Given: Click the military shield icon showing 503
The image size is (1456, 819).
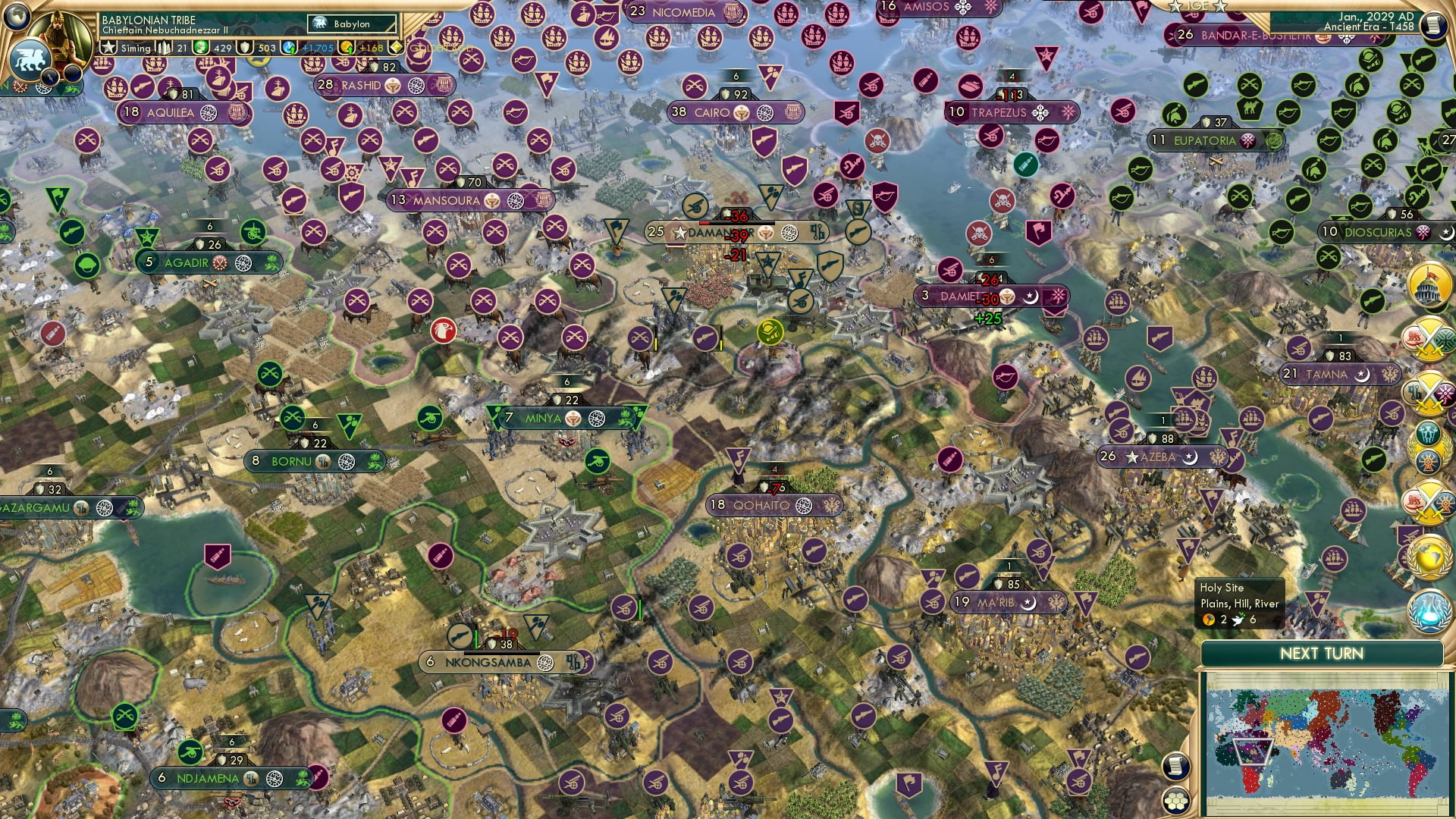Looking at the screenshot, I should pos(243,47).
